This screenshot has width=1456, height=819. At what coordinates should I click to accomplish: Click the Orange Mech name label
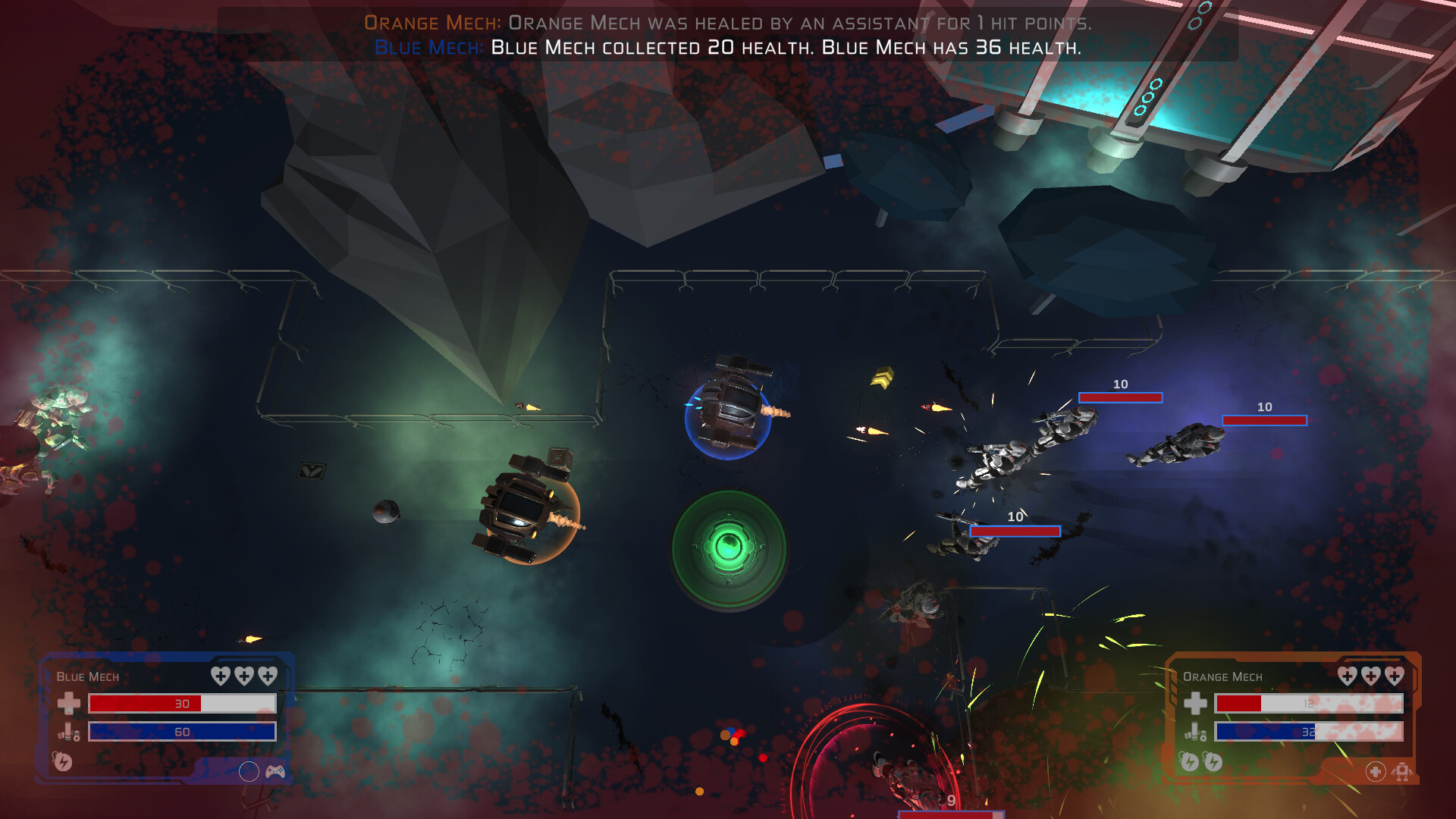point(1221,676)
